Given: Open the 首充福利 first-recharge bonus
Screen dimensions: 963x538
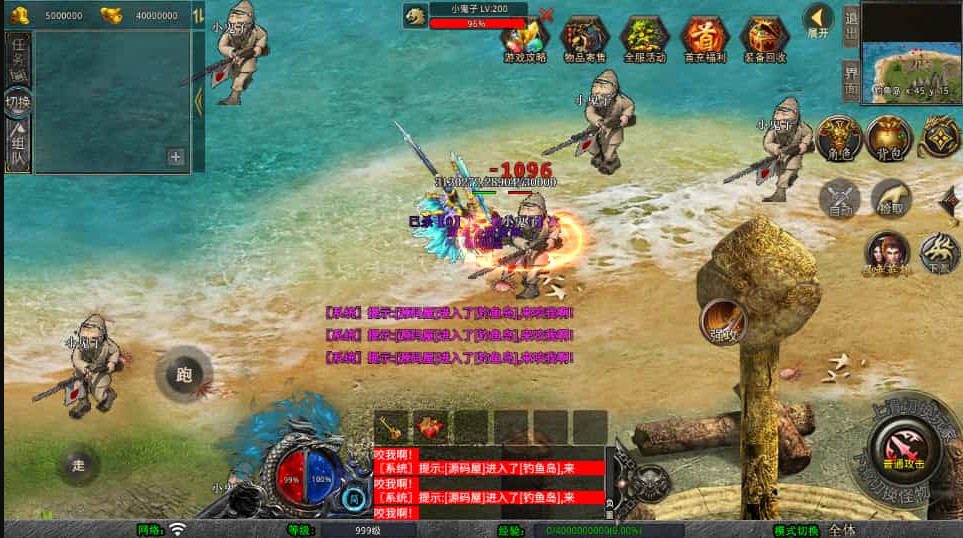Looking at the screenshot, I should 704,39.
